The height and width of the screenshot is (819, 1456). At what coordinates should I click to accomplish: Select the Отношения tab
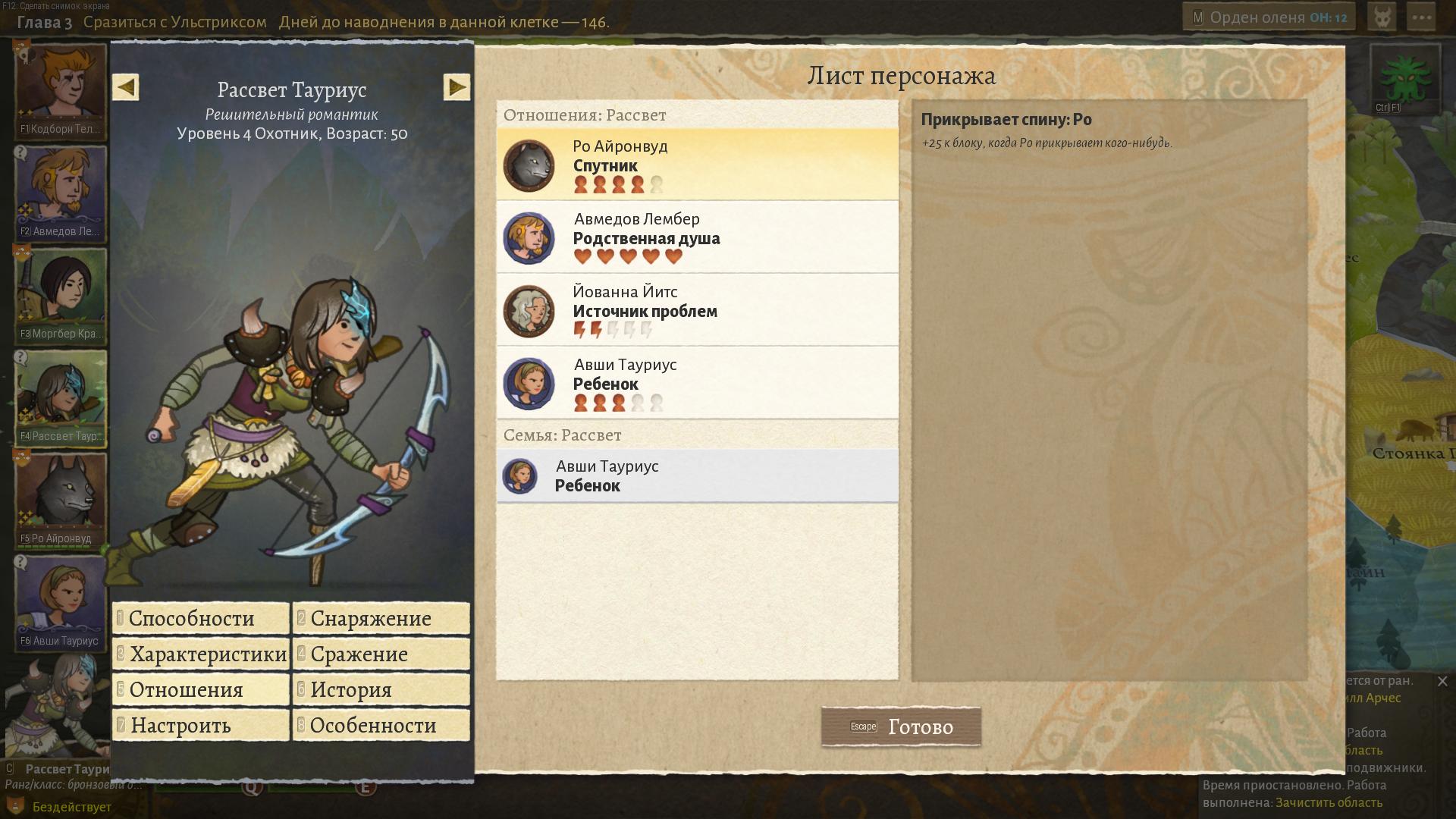201,689
